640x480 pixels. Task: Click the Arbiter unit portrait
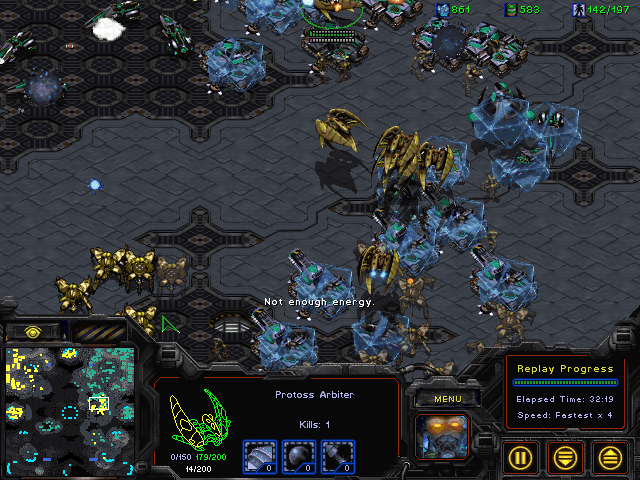(442, 435)
